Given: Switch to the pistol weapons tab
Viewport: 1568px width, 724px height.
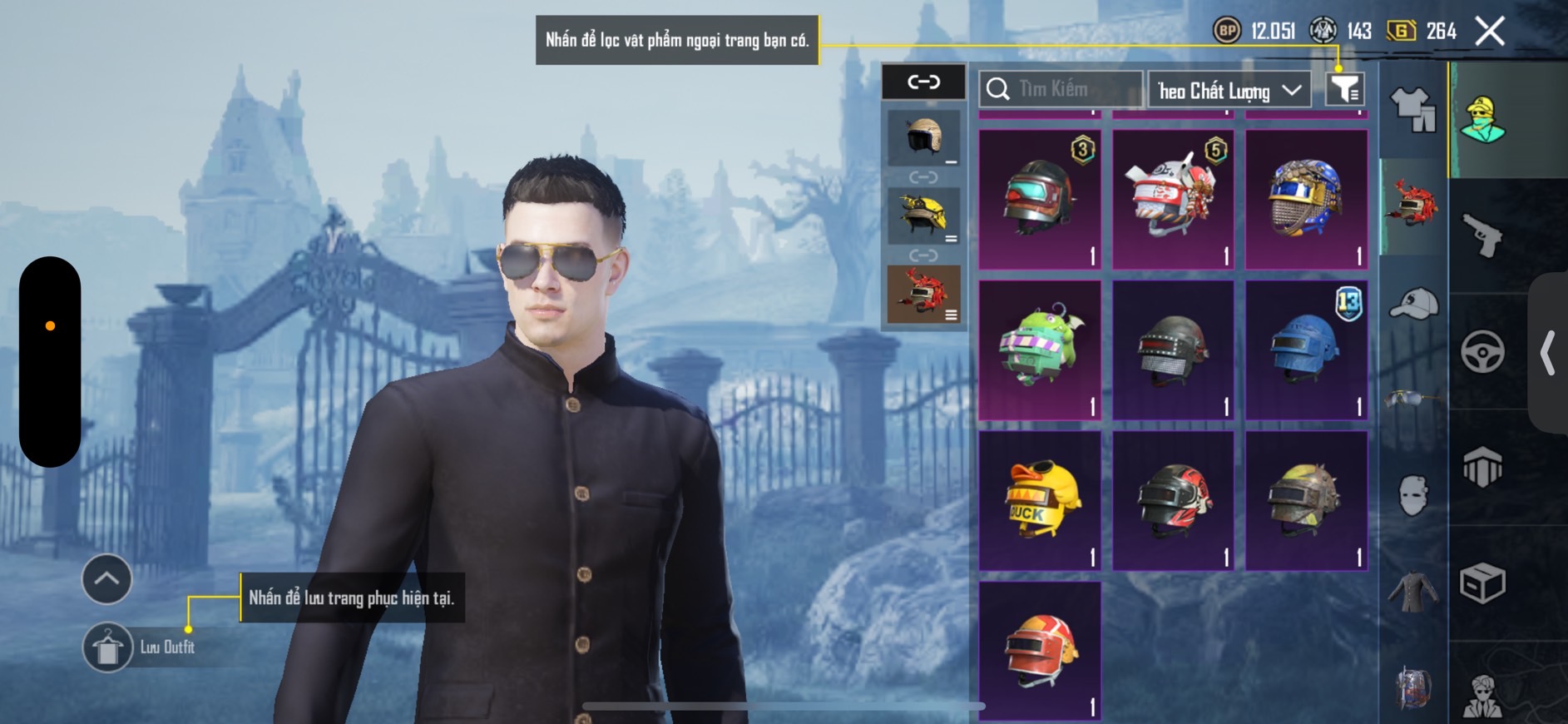Looking at the screenshot, I should pyautogui.click(x=1482, y=236).
